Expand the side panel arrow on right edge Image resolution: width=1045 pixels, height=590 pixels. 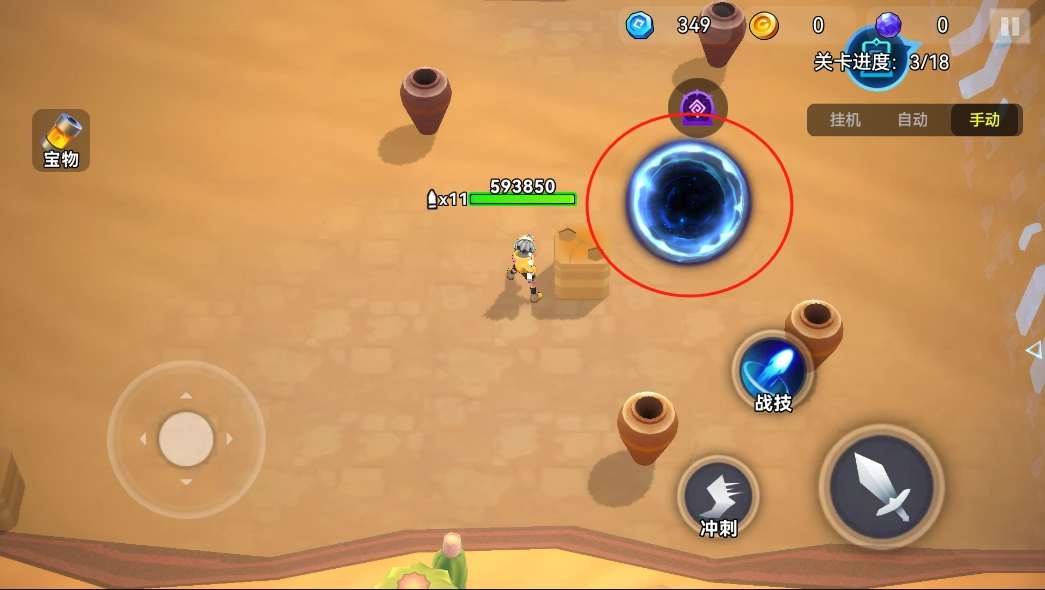pos(1034,350)
